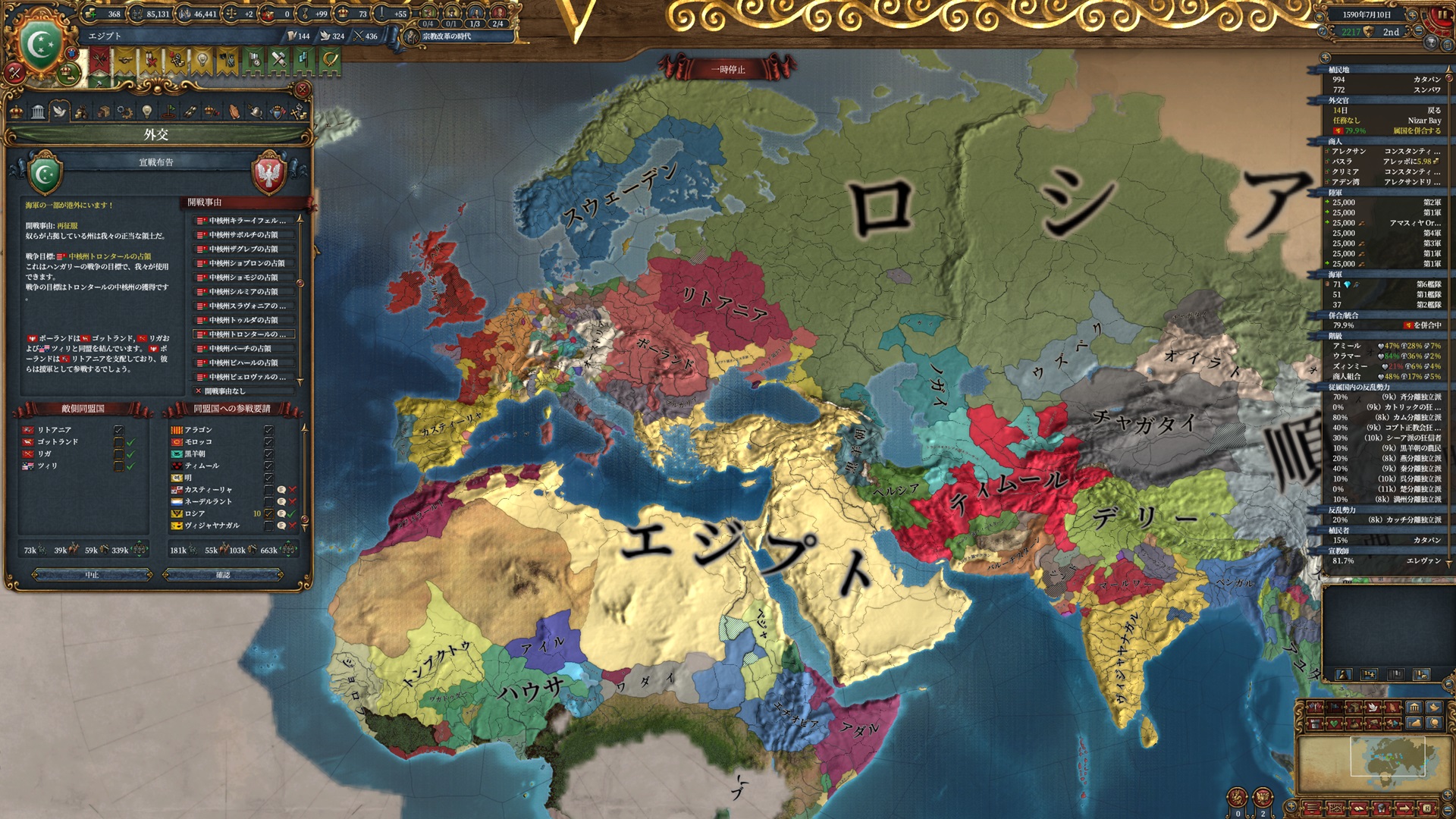
Task: Open the missions panel (flag icon)
Action: pyautogui.click(x=168, y=112)
